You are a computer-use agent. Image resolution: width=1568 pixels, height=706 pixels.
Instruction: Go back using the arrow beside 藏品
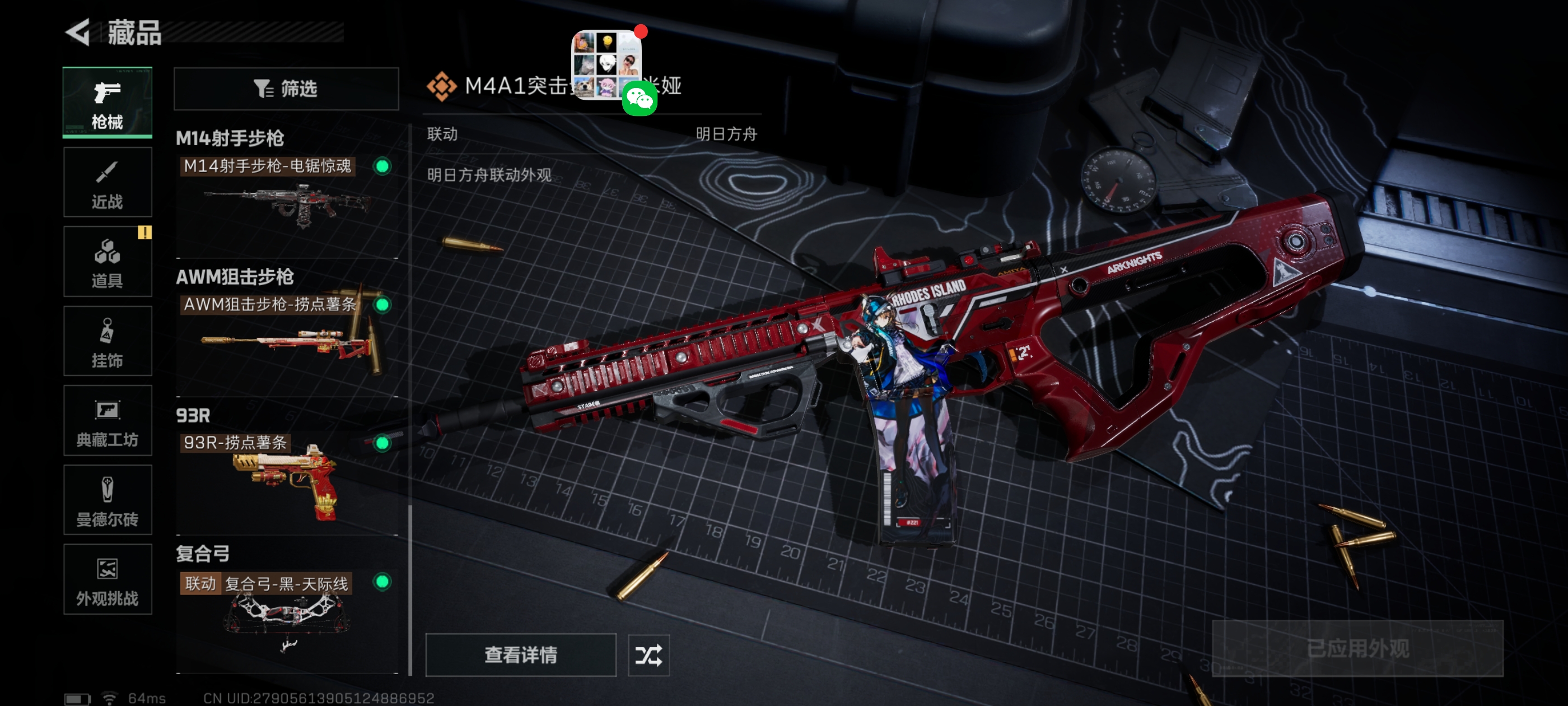click(x=78, y=32)
